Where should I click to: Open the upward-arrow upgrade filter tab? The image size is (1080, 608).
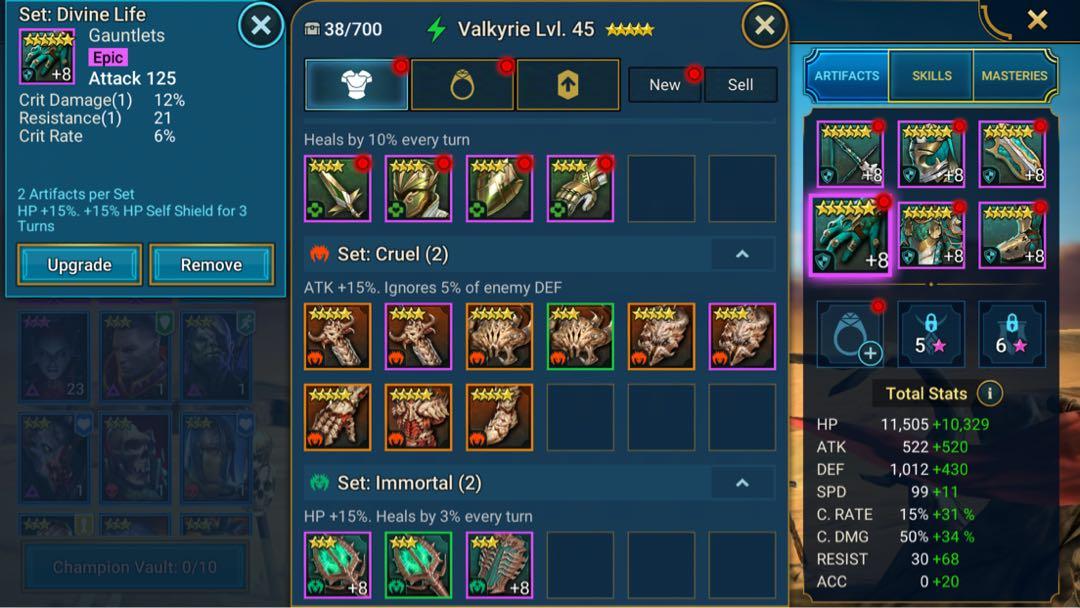click(567, 85)
